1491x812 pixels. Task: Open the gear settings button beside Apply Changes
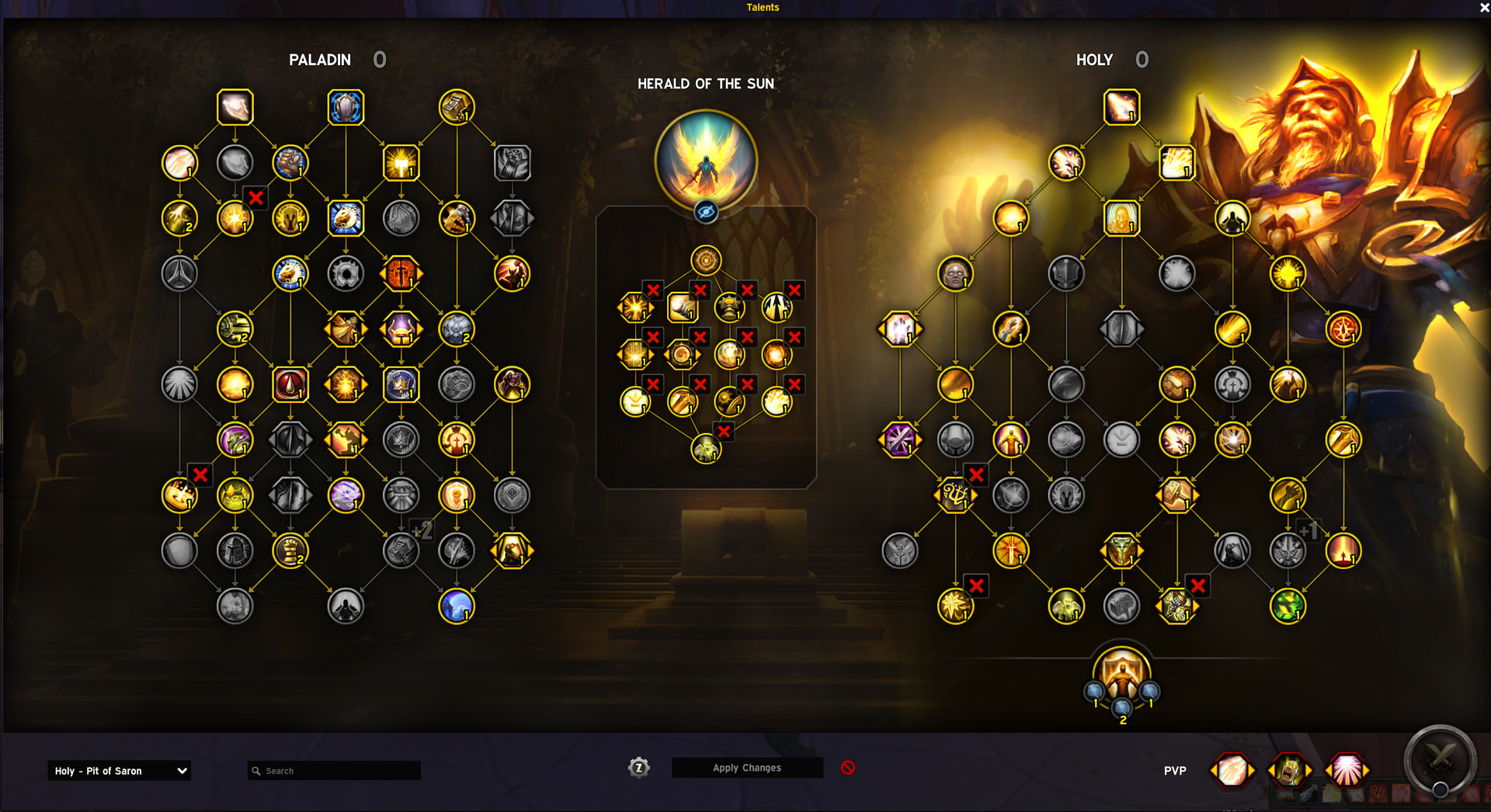click(638, 768)
